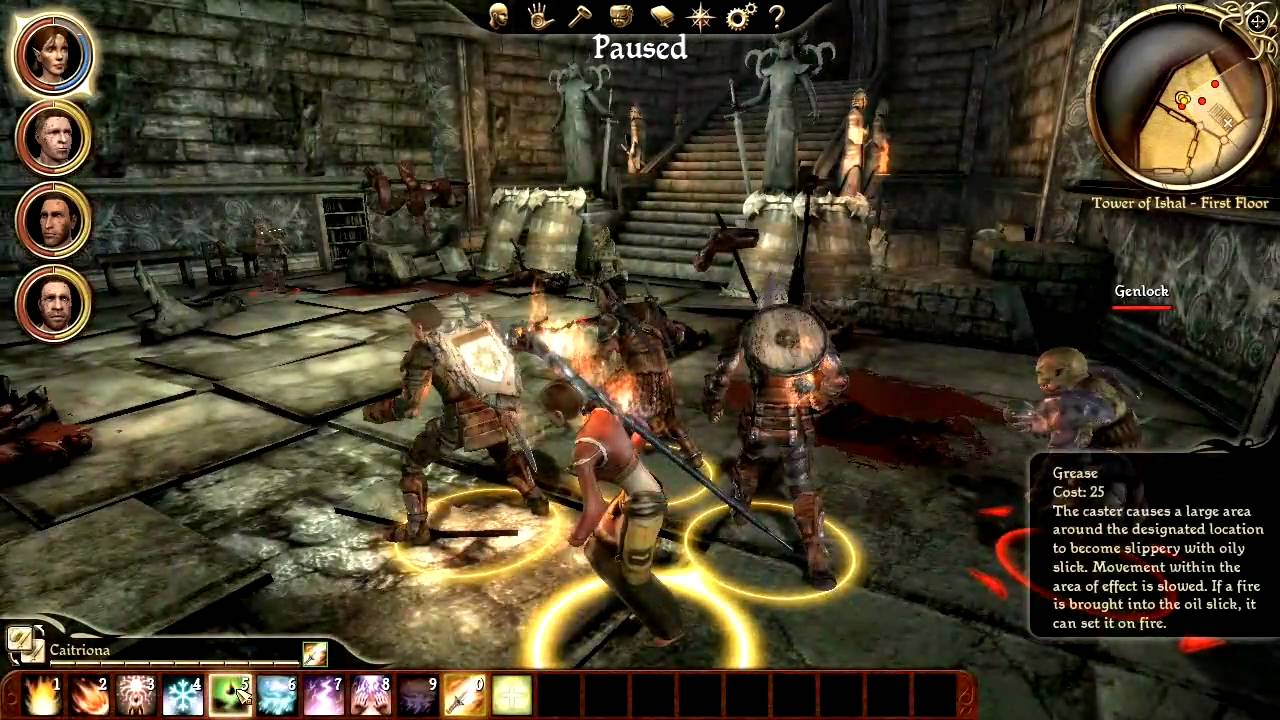Screen dimensions: 1280x720
Task: Open the journal book icon
Action: coord(659,17)
